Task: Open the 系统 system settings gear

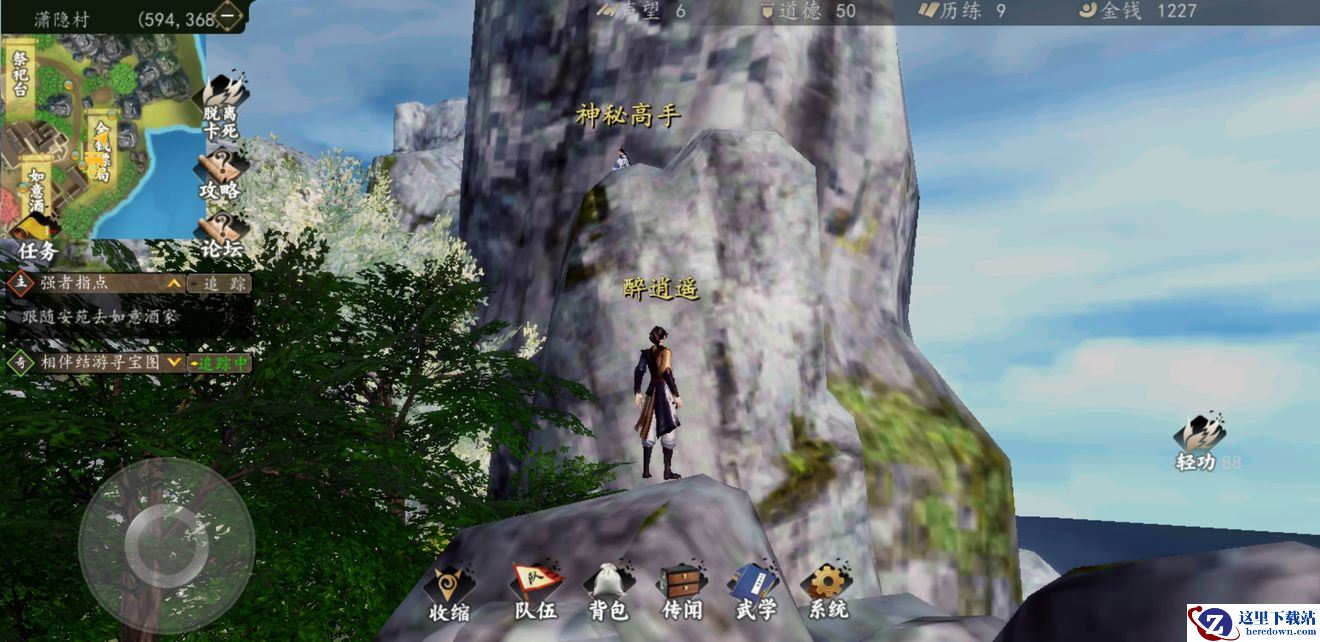Action: click(x=826, y=592)
